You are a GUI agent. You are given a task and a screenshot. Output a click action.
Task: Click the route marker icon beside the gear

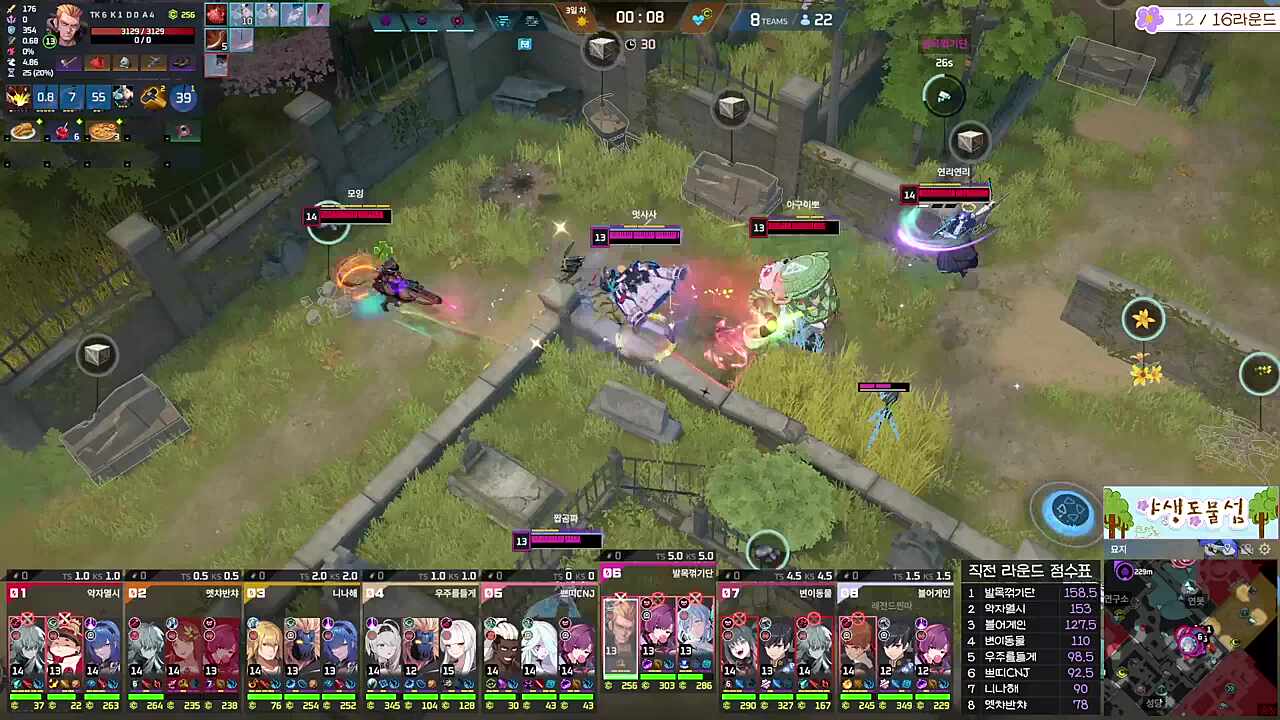(x=1247, y=549)
